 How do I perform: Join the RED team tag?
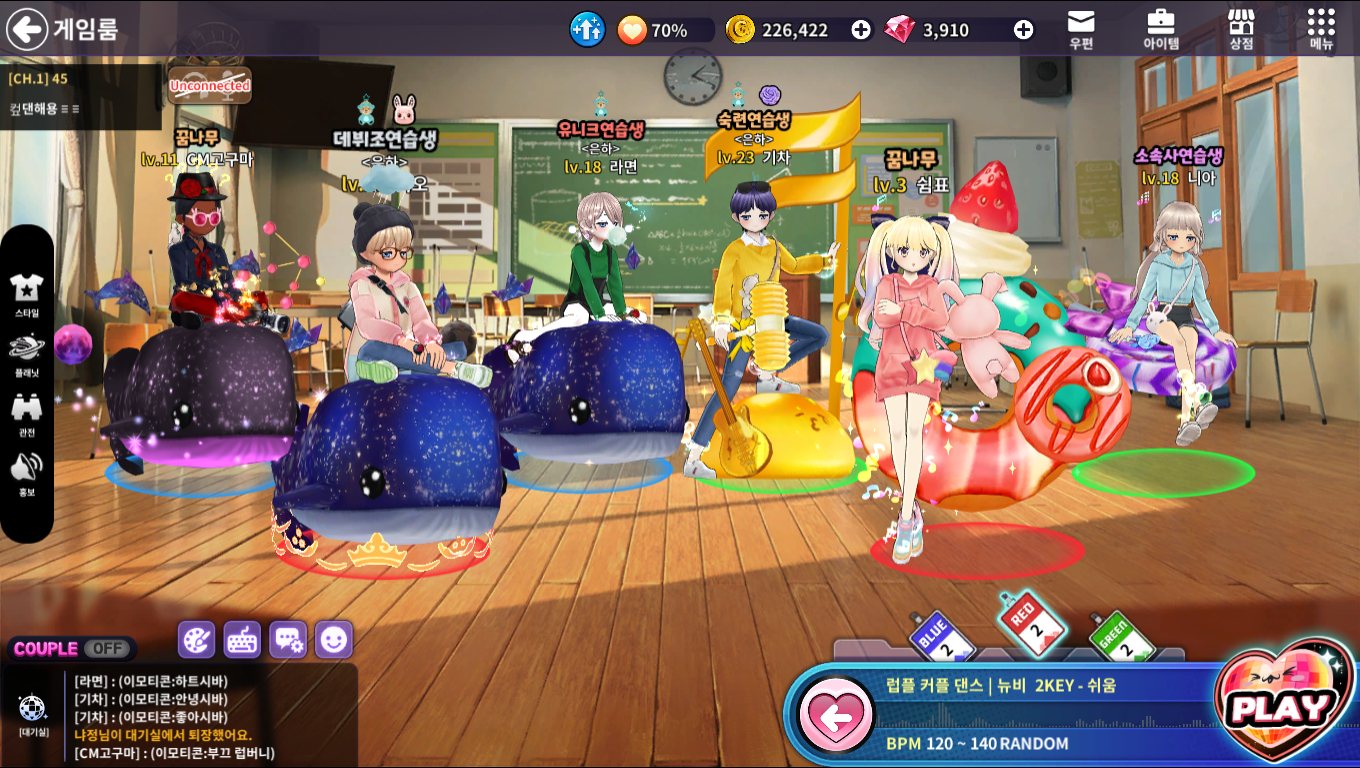1031,623
